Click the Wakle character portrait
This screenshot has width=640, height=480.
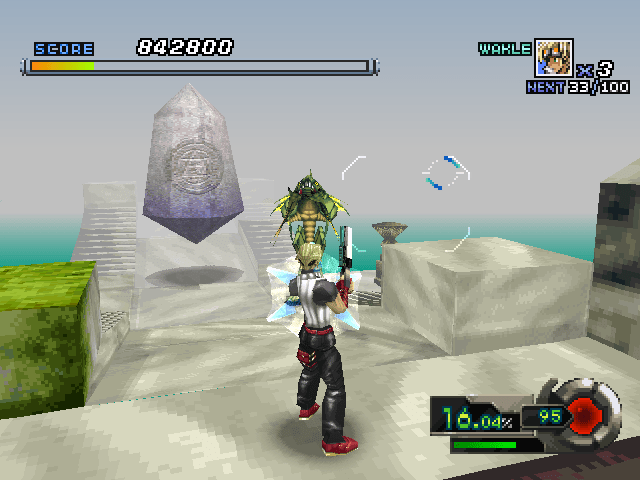[554, 58]
